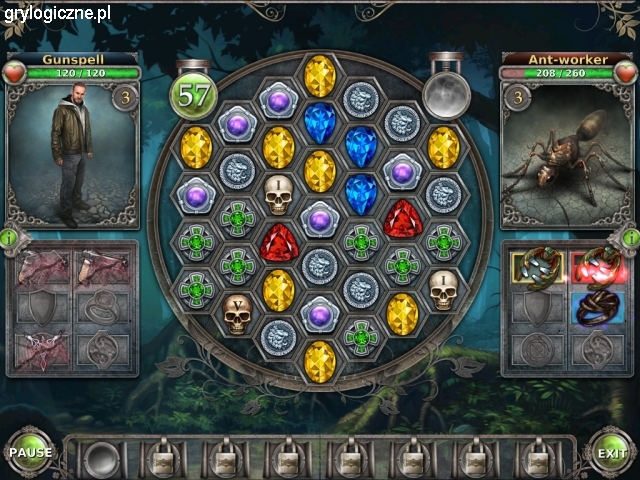Screen dimensions: 640x480
Task: Exit the battle using the EXIT button
Action: [x=611, y=453]
